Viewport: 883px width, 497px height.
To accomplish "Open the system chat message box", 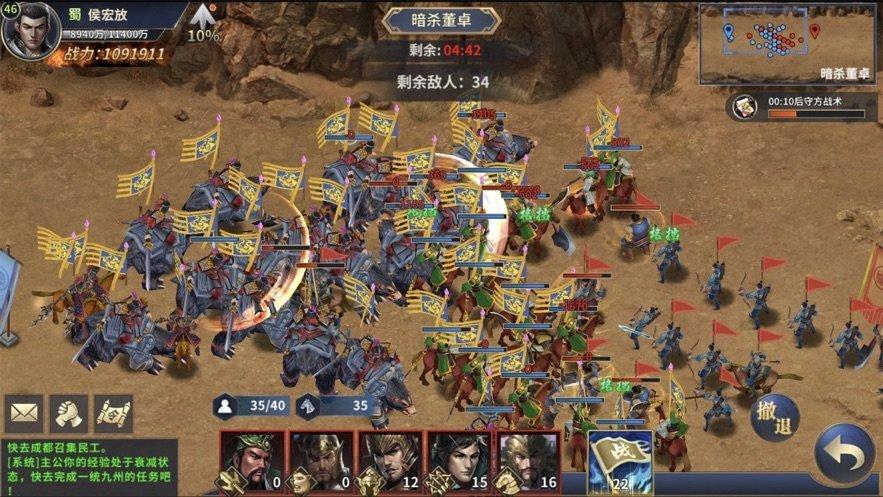I will click(x=90, y=467).
